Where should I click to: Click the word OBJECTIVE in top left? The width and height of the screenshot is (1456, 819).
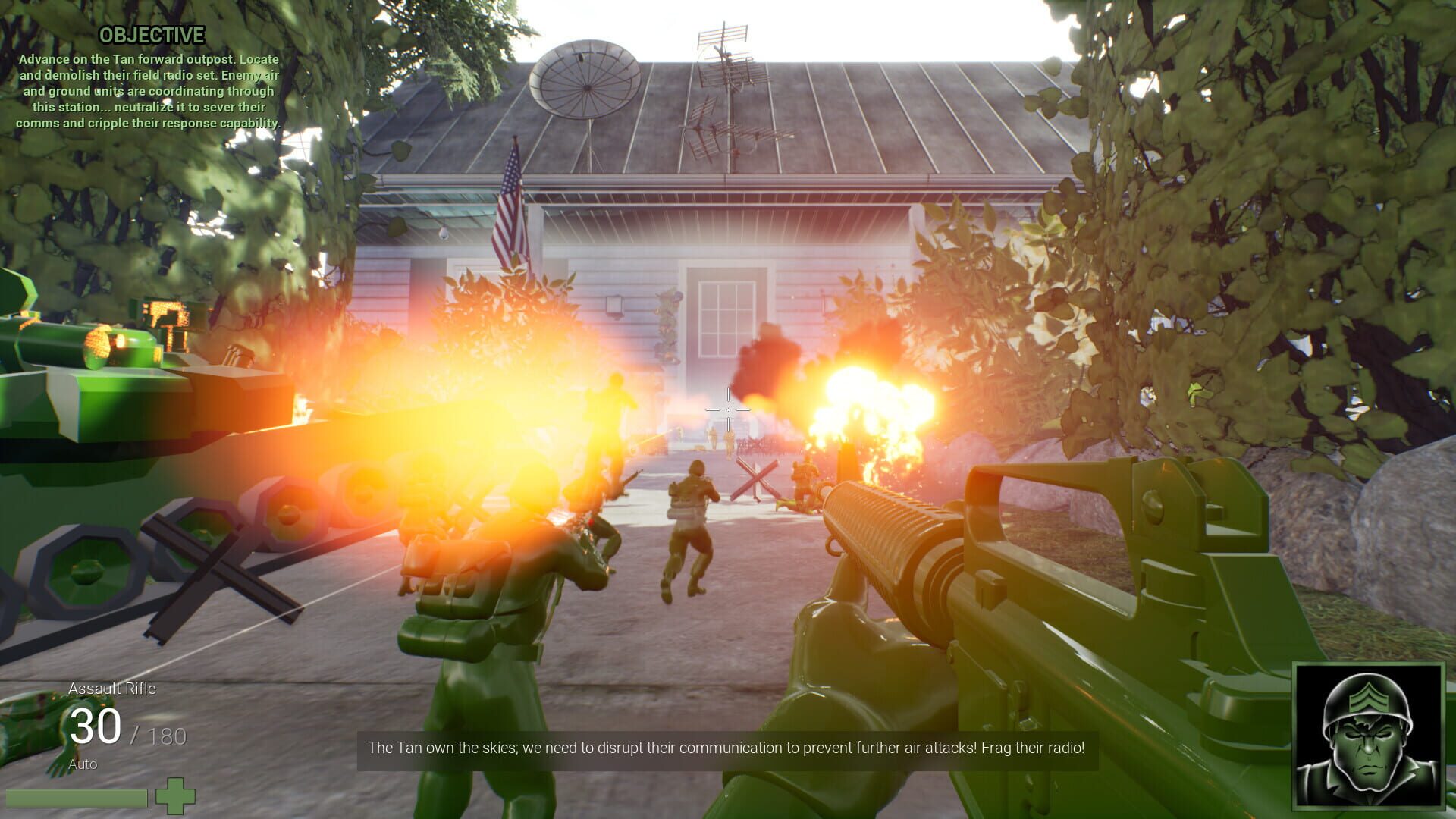[152, 33]
